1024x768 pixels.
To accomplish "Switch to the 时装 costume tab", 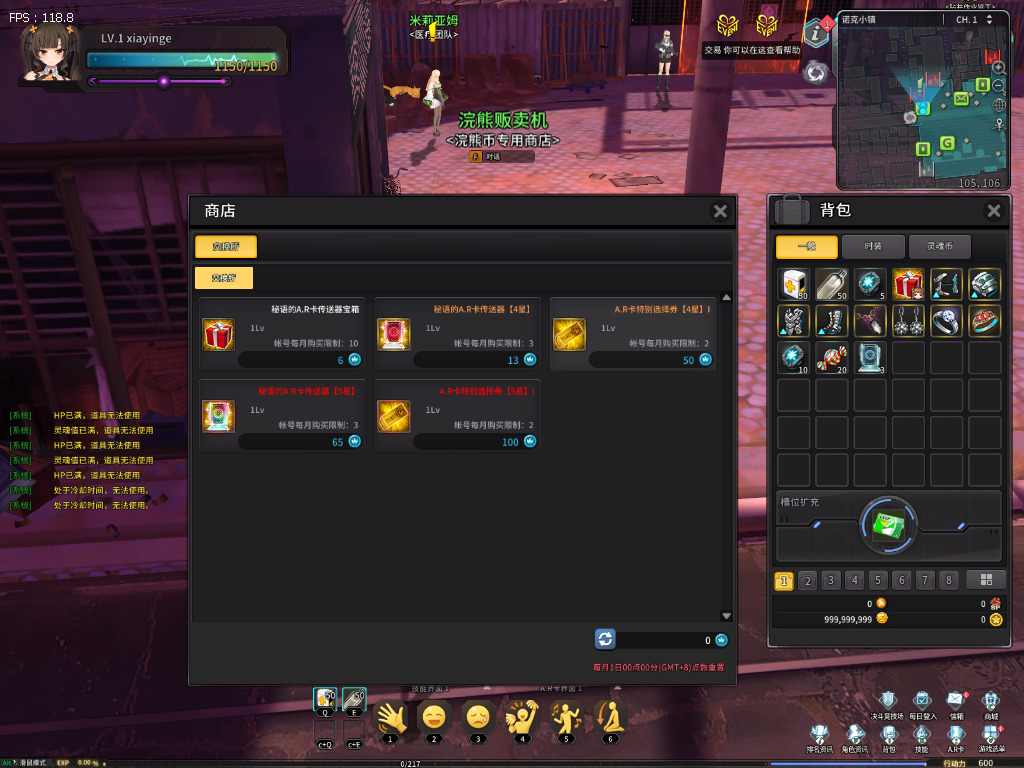I will tap(873, 247).
